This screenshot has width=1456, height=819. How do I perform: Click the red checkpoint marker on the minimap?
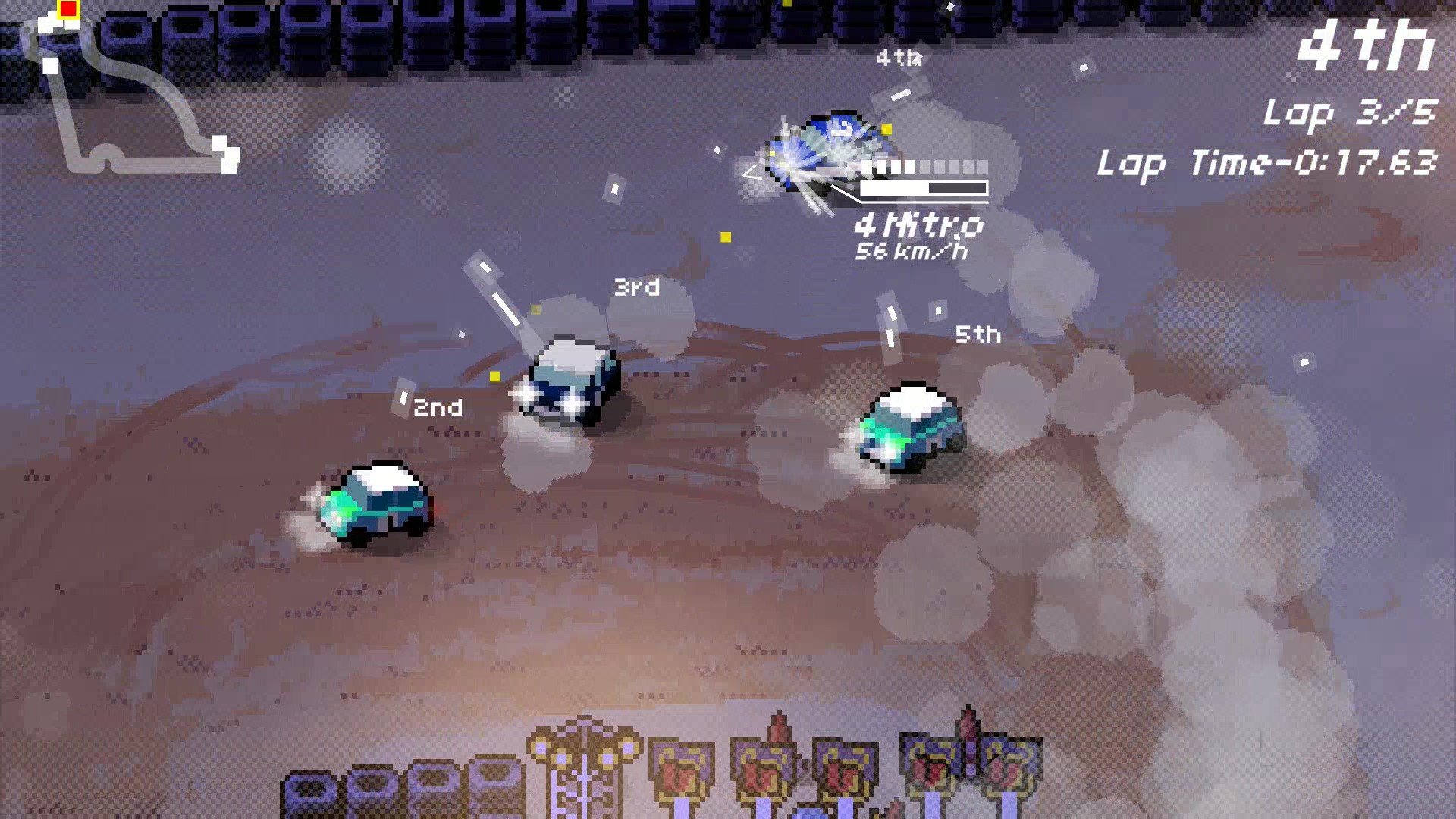coord(67,9)
